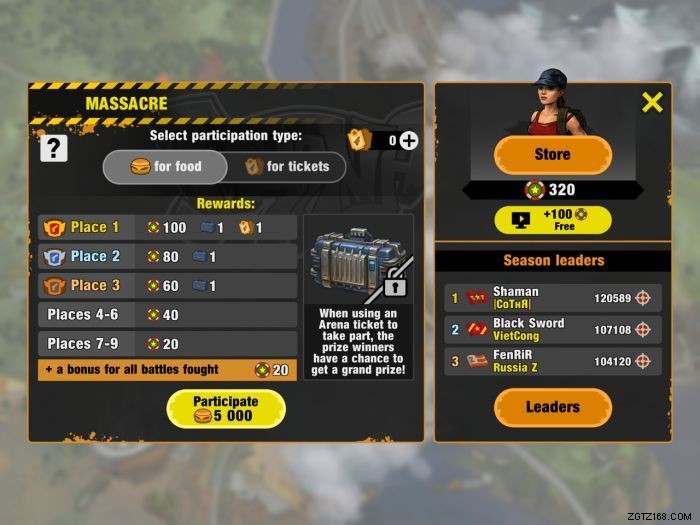Participate for 5 000 food
This screenshot has width=700, height=525.
point(225,408)
